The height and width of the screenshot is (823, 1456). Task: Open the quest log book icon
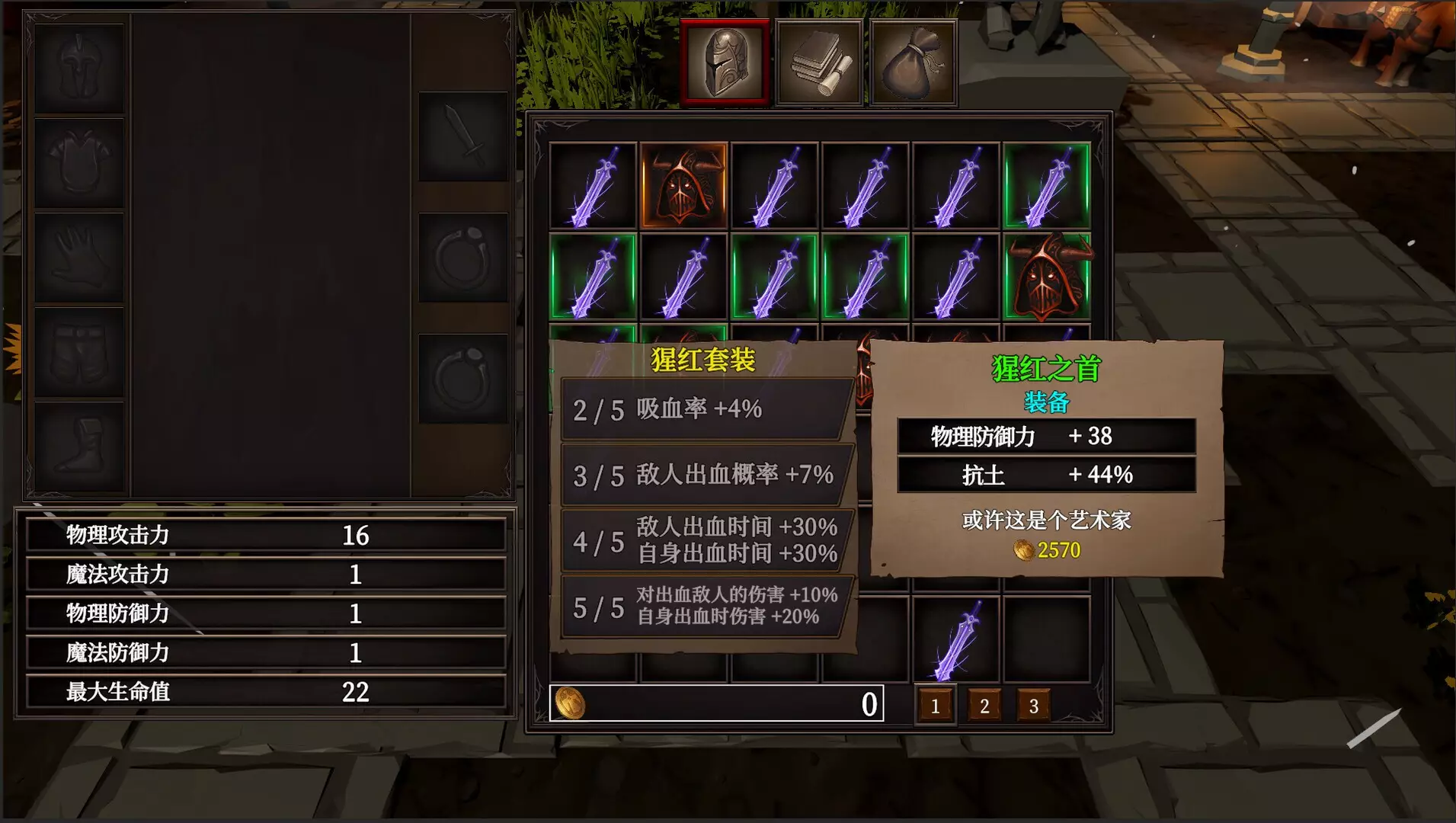(x=819, y=61)
